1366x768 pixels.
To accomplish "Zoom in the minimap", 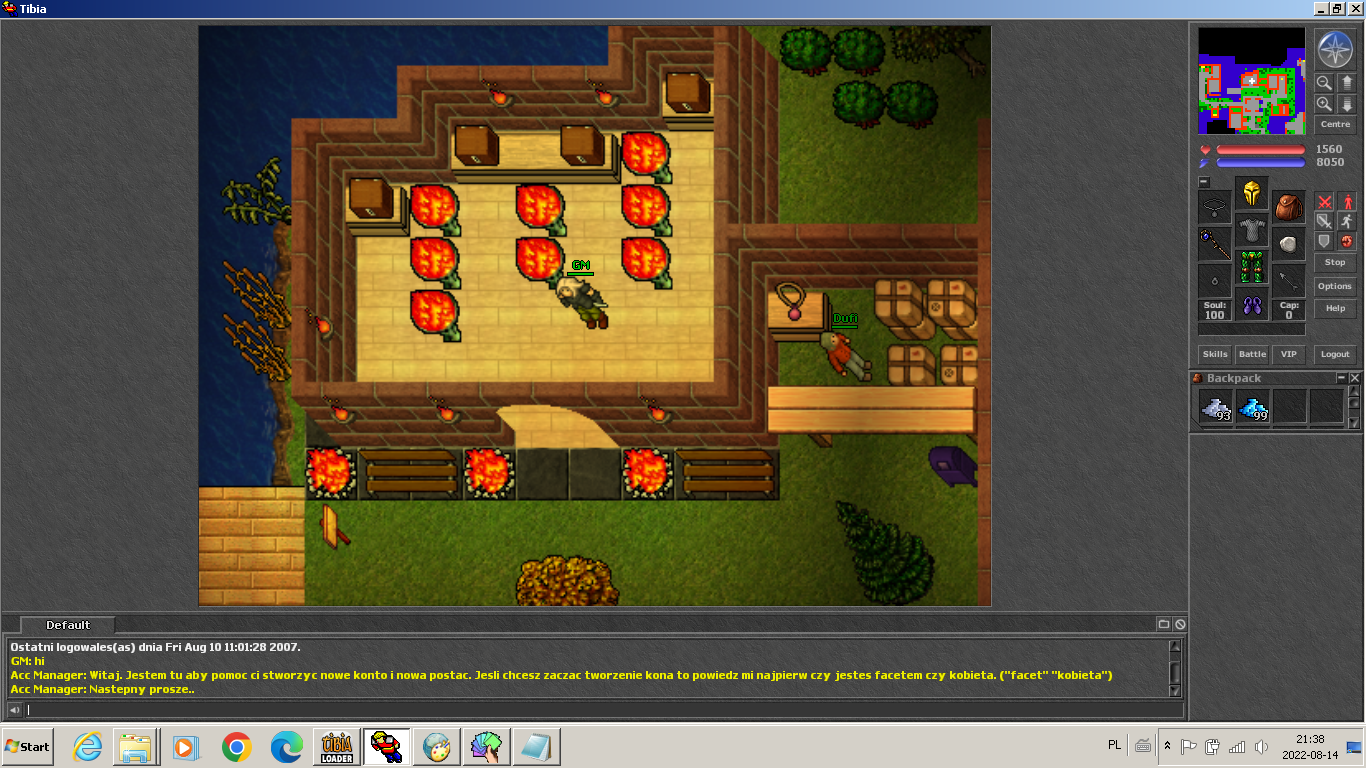I will pos(1324,104).
